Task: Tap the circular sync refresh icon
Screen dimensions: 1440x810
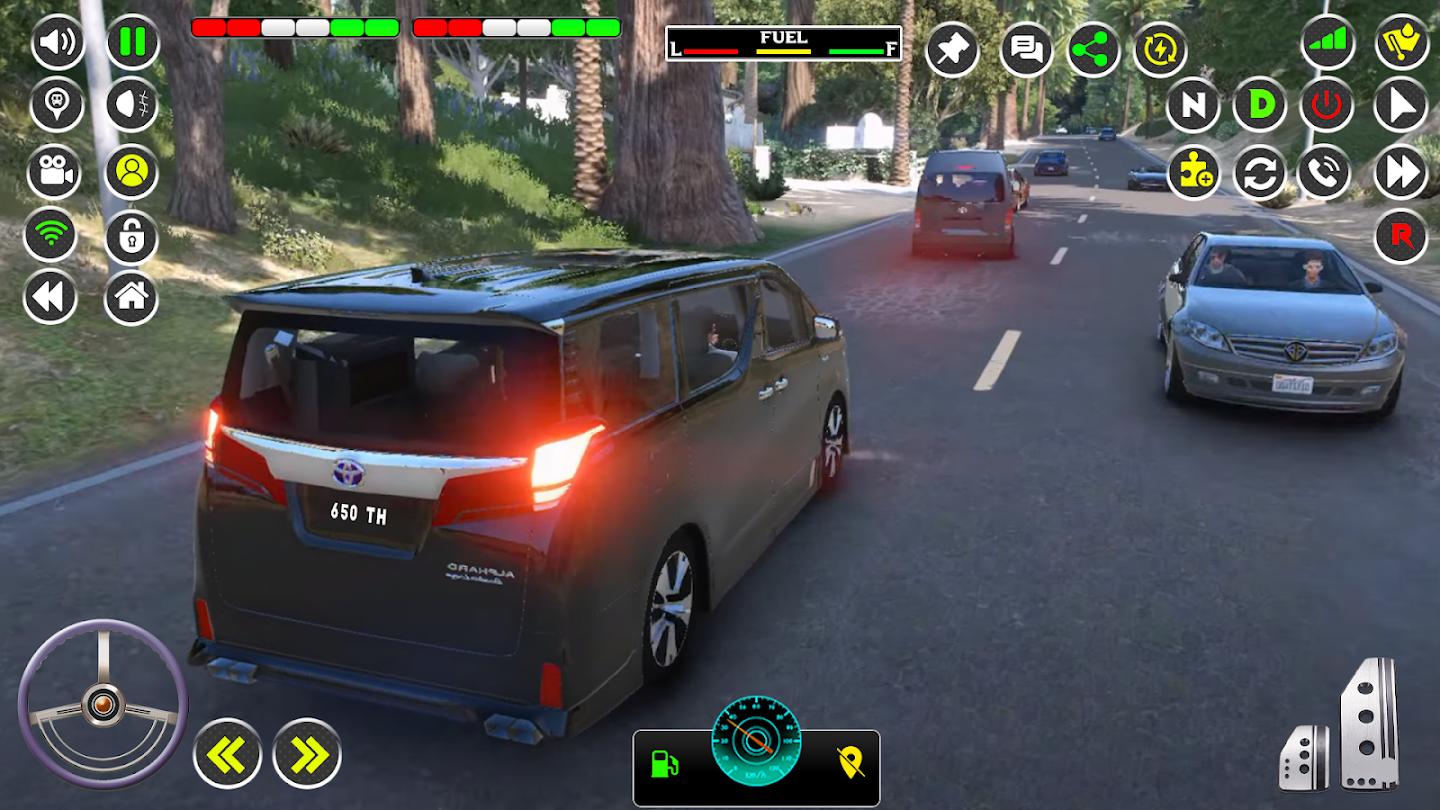Action: click(x=1262, y=172)
